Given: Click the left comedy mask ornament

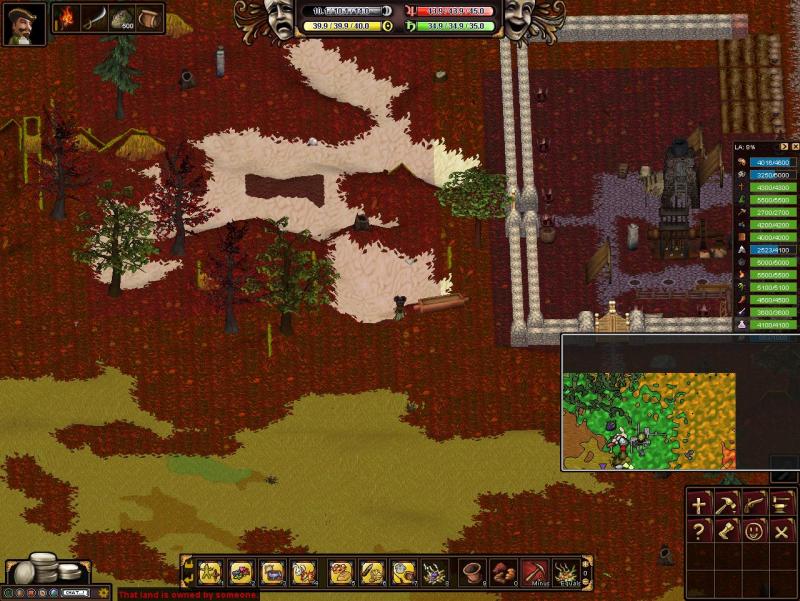Looking at the screenshot, I should pos(278,19).
